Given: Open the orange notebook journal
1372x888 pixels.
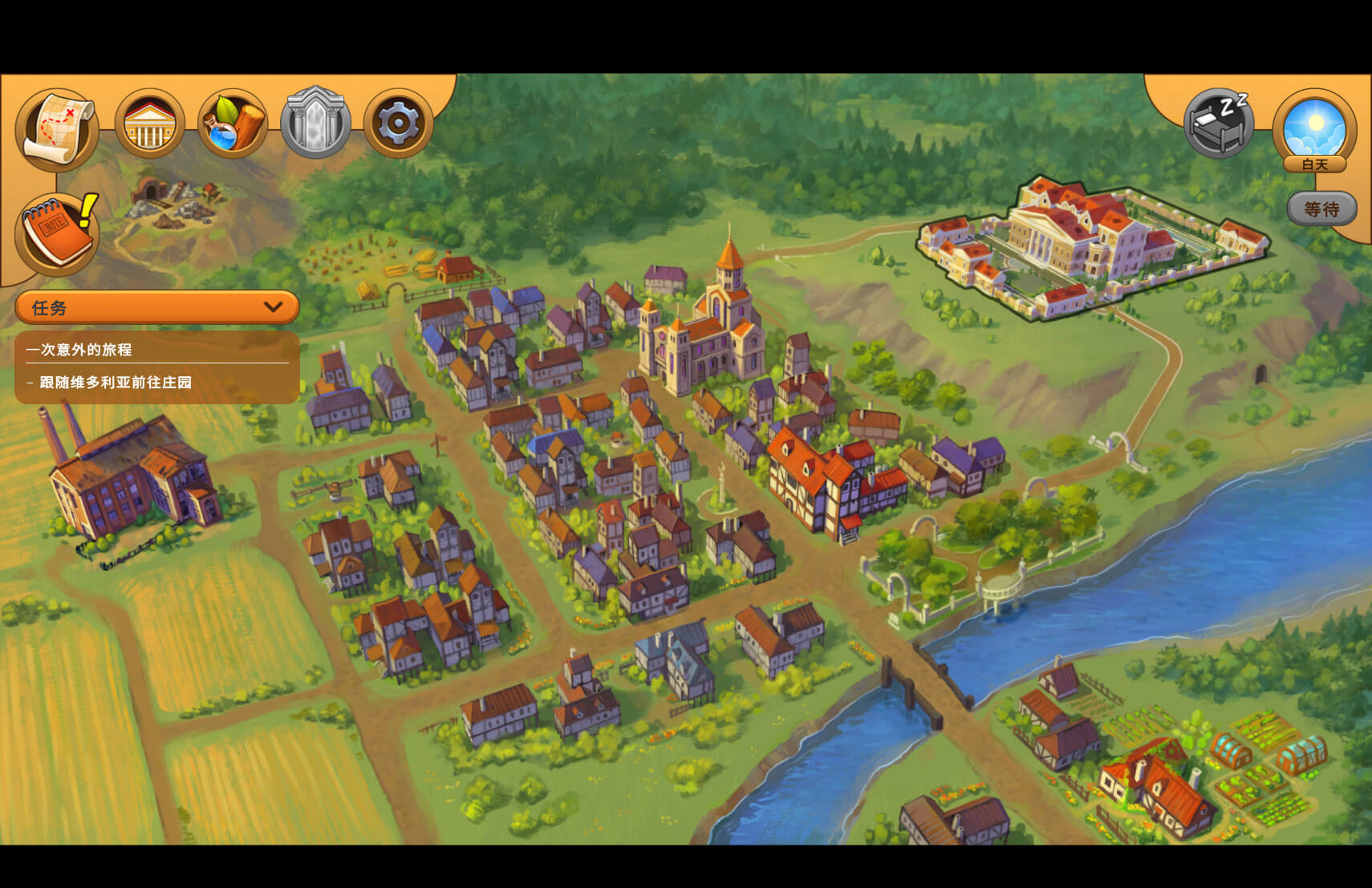Looking at the screenshot, I should tap(57, 233).
